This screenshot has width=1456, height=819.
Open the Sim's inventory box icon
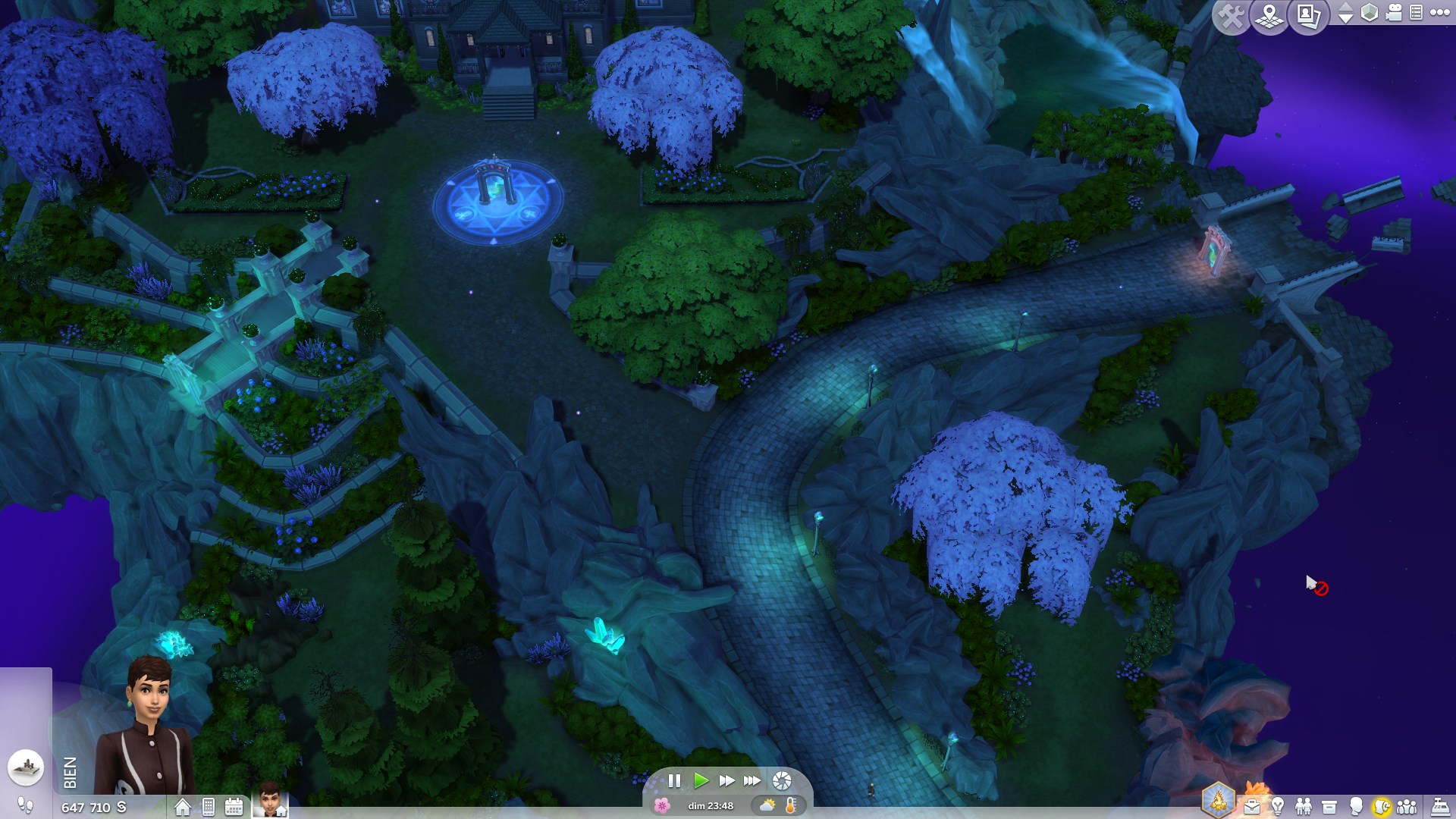point(1329,806)
